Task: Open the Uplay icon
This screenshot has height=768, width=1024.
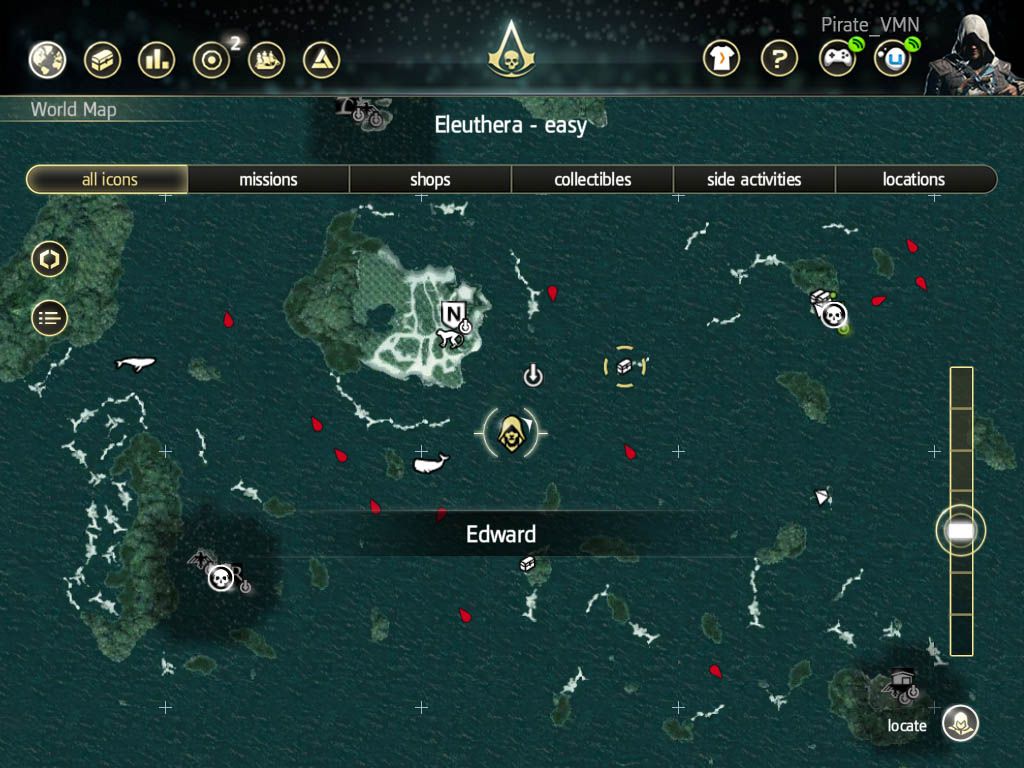Action: click(x=893, y=59)
